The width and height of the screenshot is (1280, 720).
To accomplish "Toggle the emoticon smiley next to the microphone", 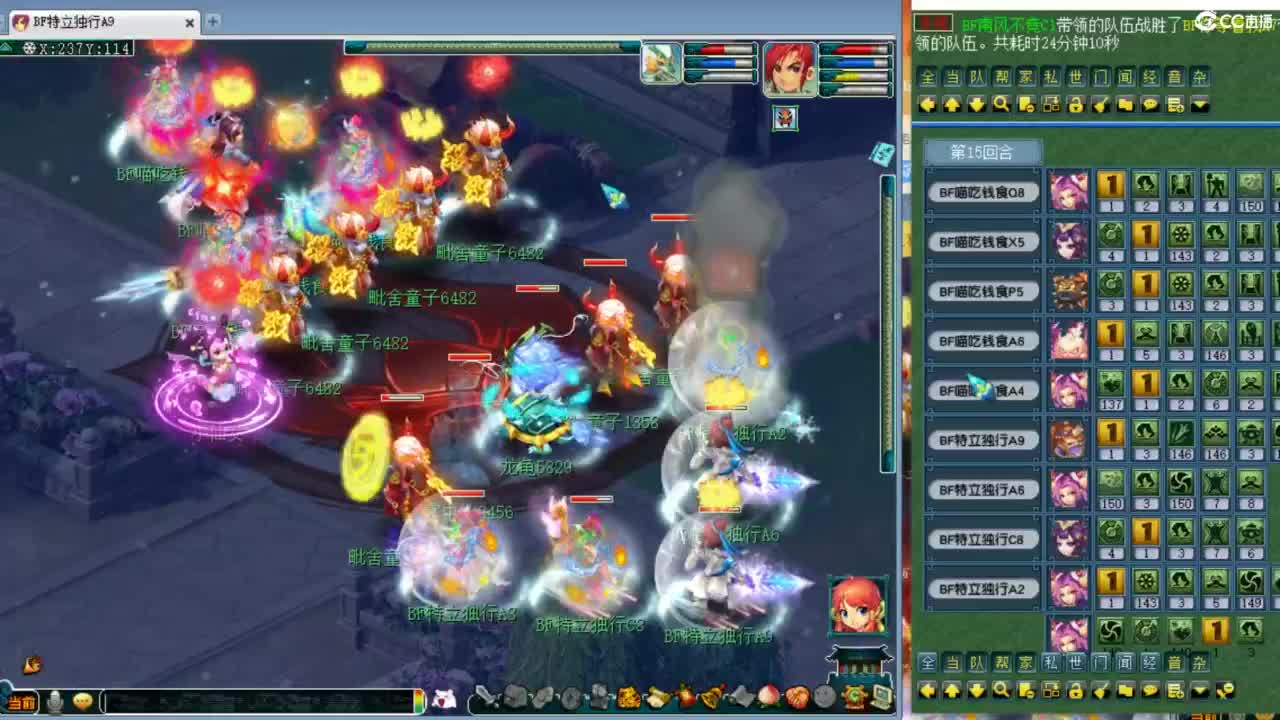I will tap(82, 703).
